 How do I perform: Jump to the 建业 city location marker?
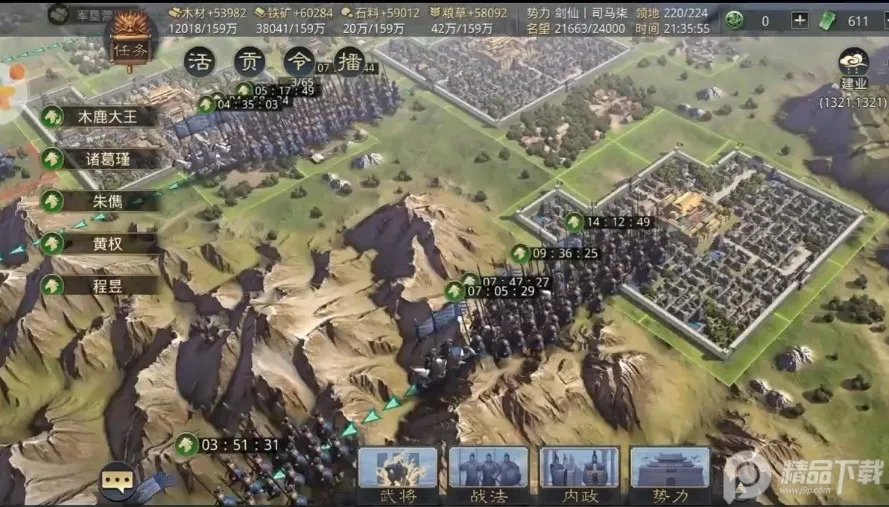(x=853, y=65)
